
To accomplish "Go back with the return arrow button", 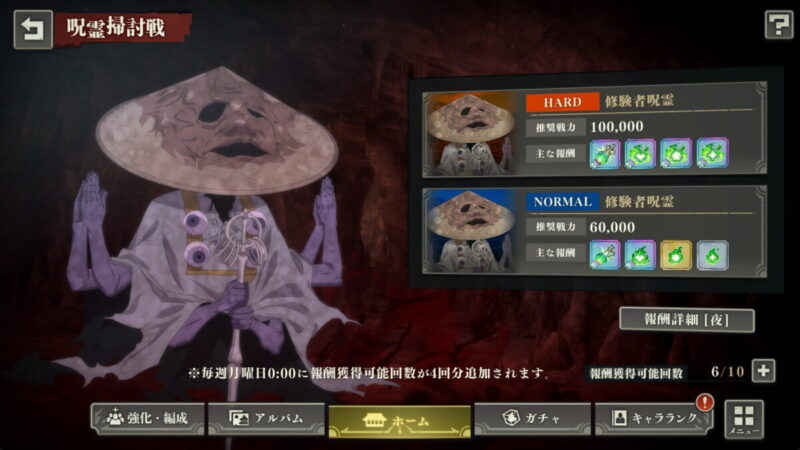I will [32, 29].
